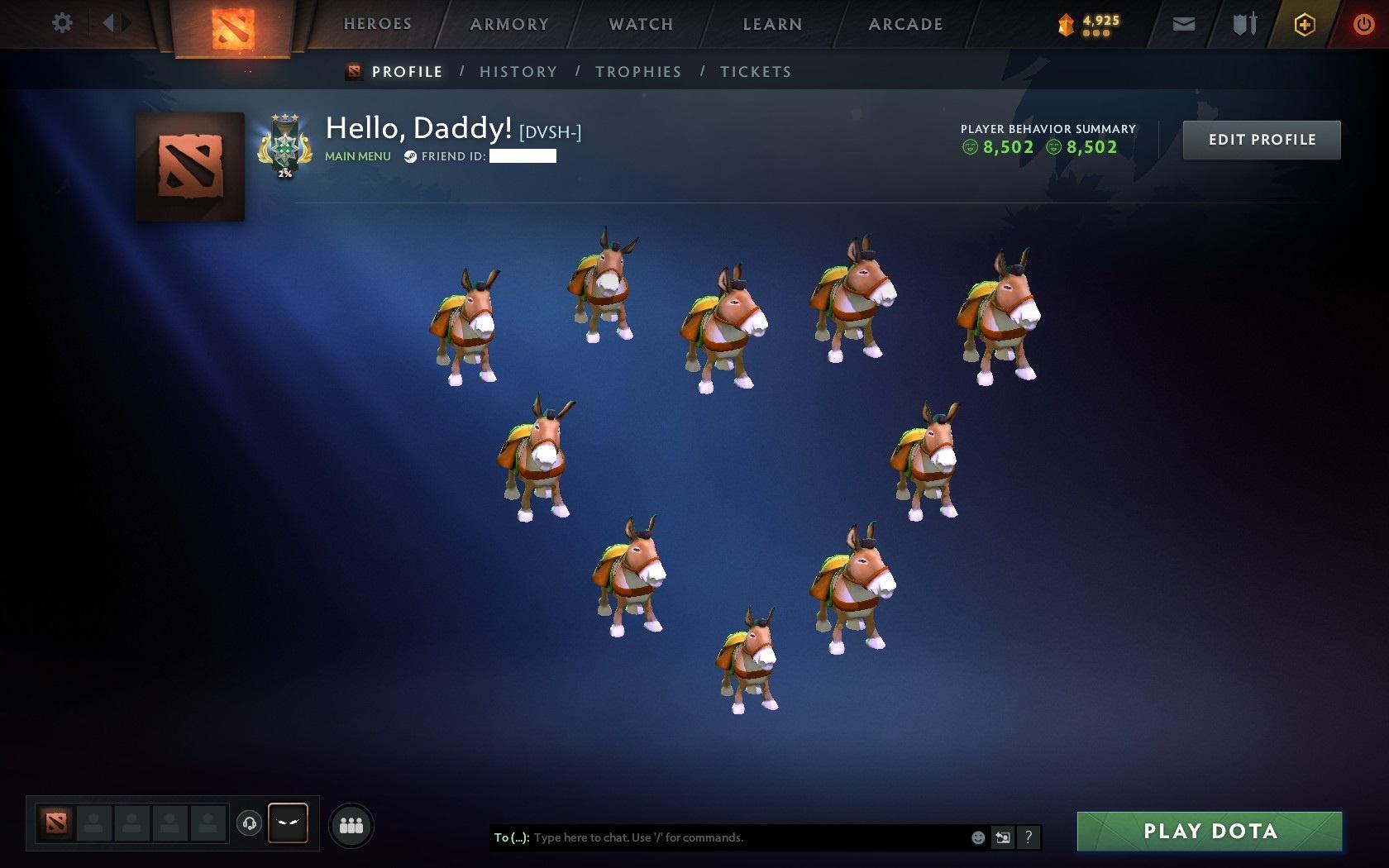Open the mail notifications inbox

tap(1182, 23)
